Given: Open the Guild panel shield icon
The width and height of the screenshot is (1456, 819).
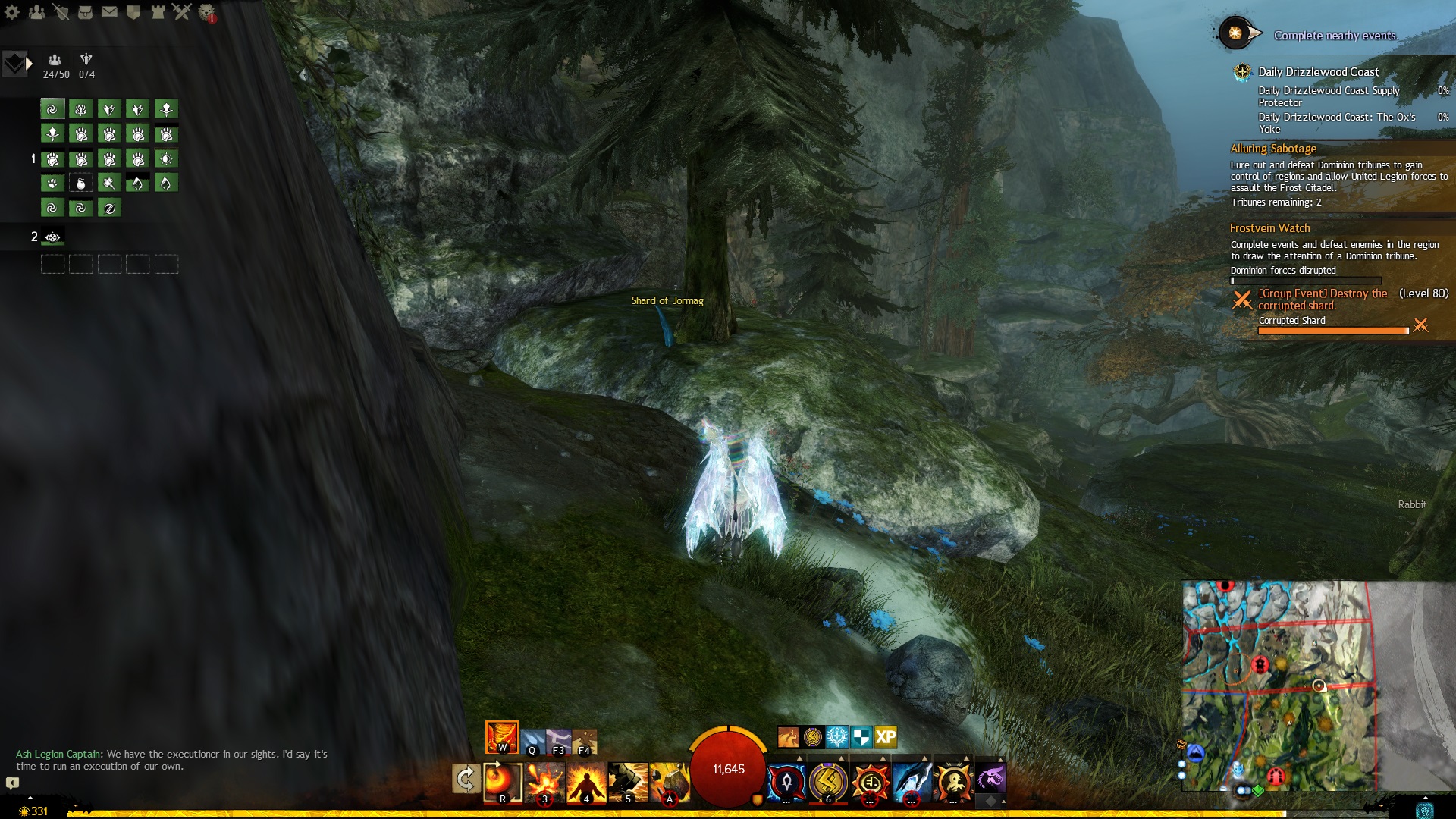Looking at the screenshot, I should click(x=133, y=12).
